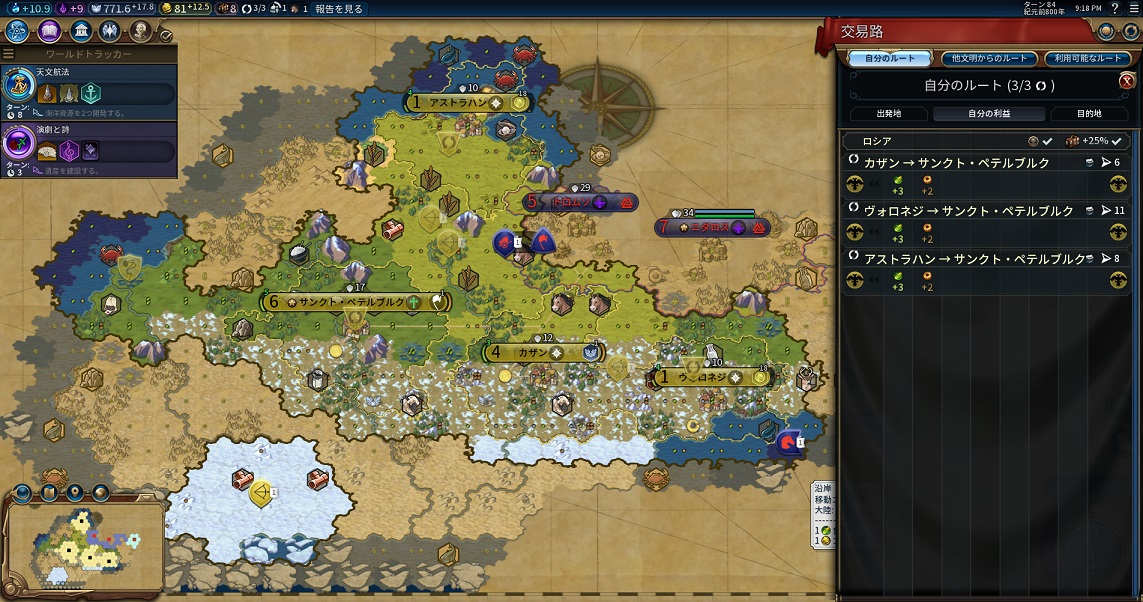The width and height of the screenshot is (1143, 602).
Task: Switch to the 他文明からのルート tab
Action: [990, 59]
